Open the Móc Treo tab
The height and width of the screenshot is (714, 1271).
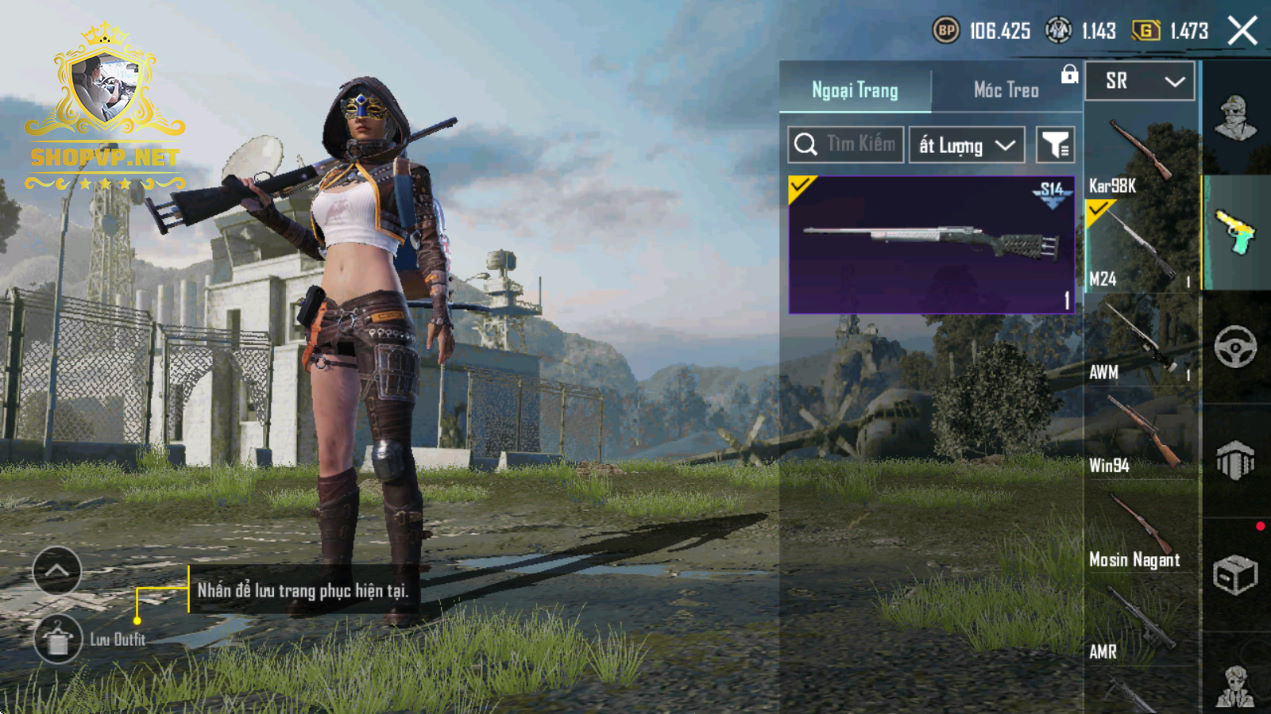1006,90
